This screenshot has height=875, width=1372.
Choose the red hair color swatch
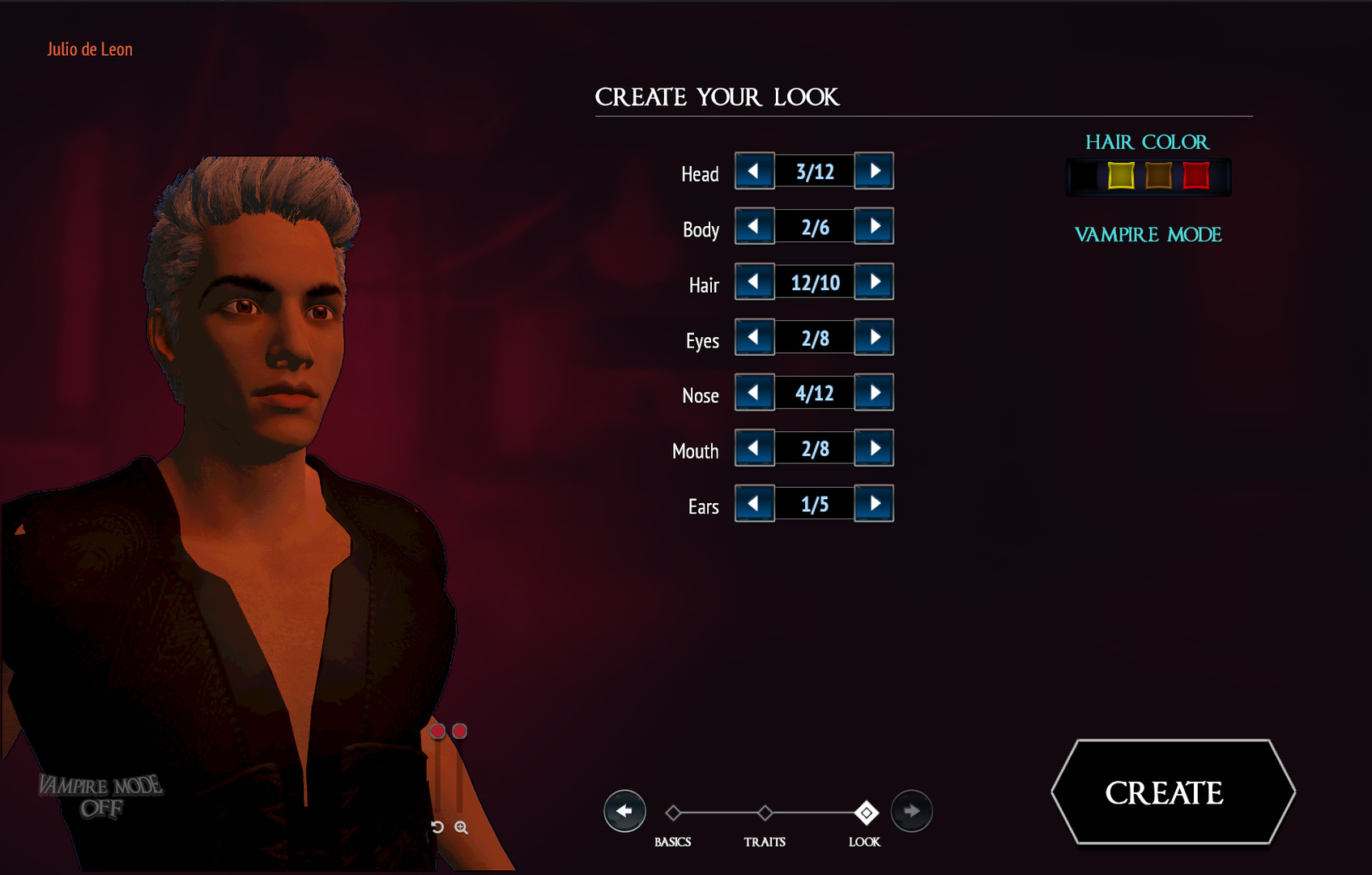click(1196, 175)
